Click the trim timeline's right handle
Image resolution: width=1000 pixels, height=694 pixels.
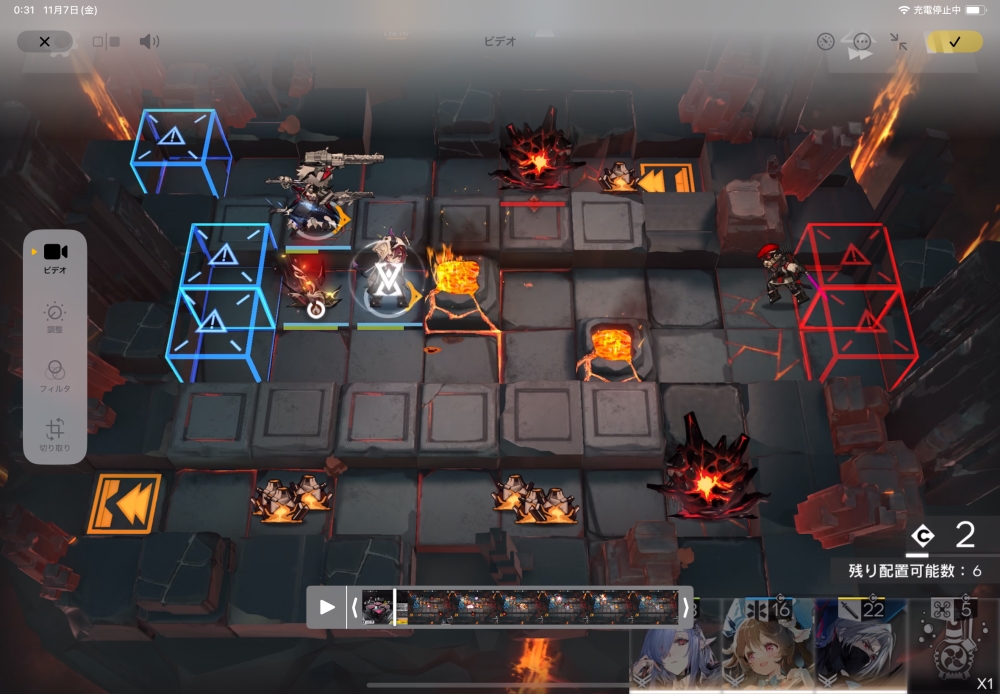pos(686,607)
